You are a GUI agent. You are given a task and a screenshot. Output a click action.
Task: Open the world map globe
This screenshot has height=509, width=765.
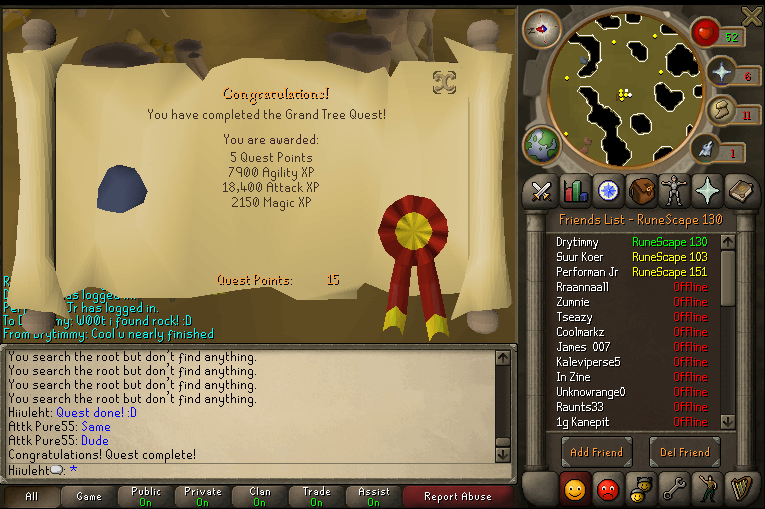click(x=543, y=145)
